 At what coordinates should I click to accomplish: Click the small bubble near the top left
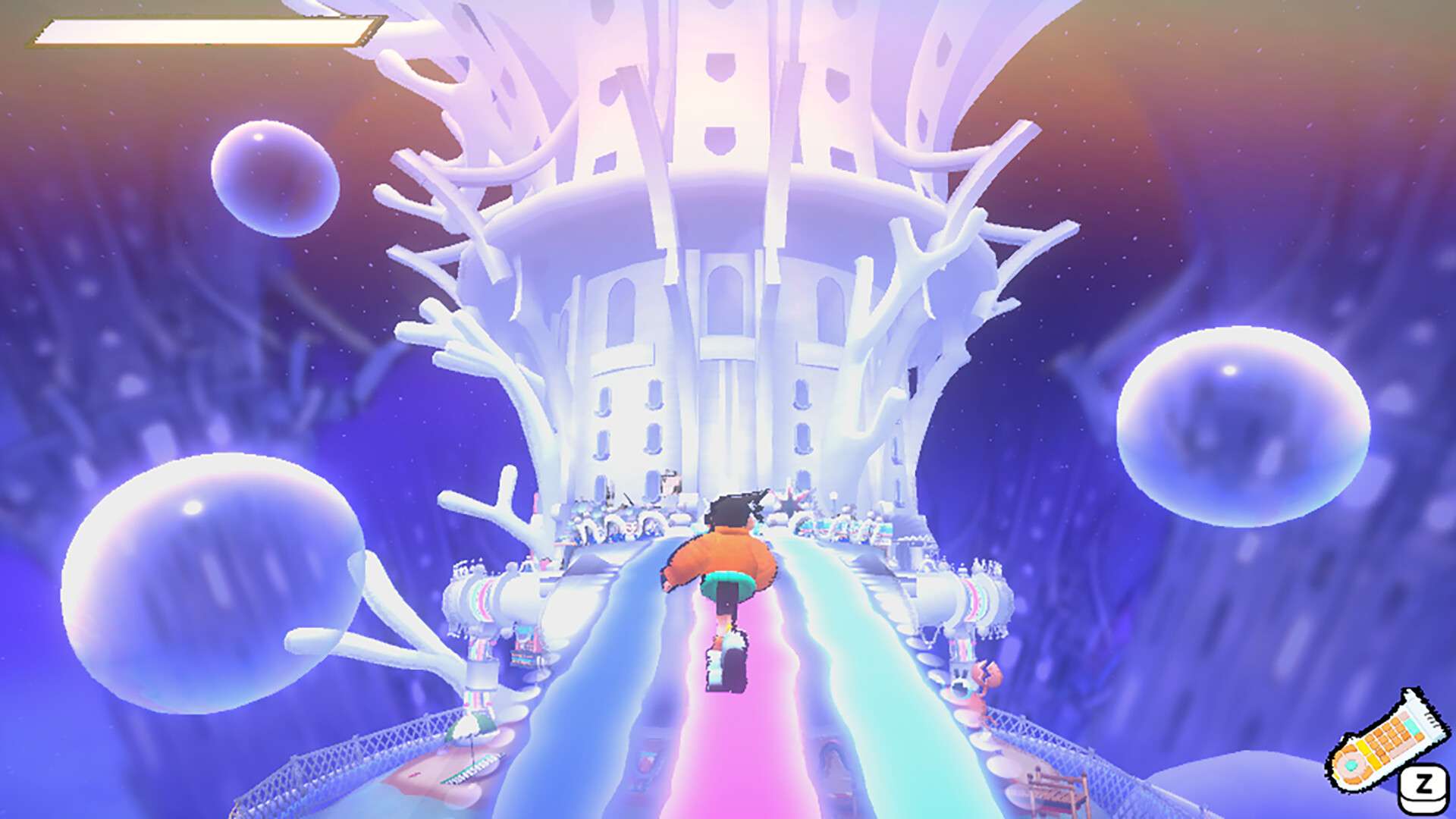pos(273,178)
